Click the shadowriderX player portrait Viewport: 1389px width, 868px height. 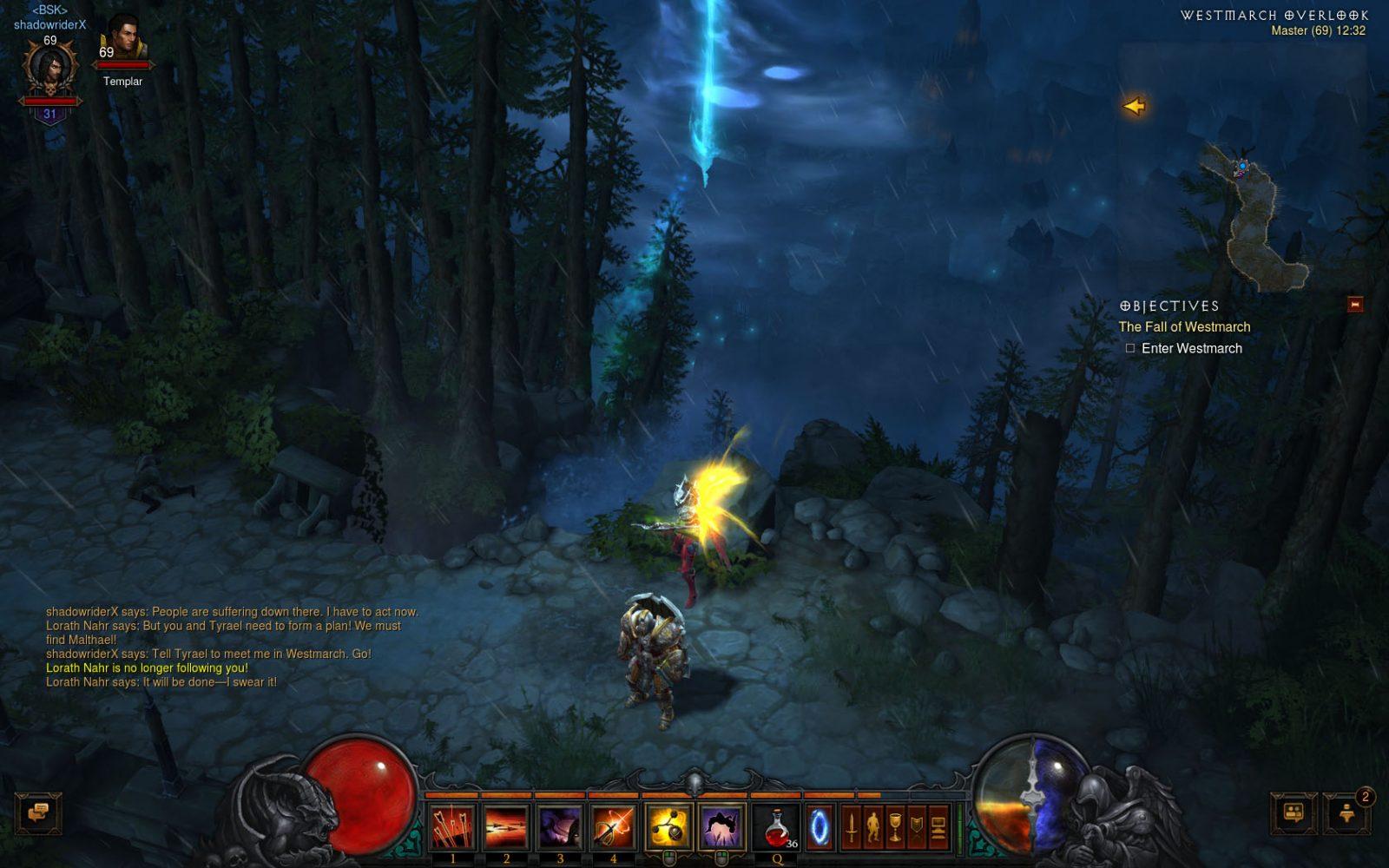pyautogui.click(x=49, y=69)
